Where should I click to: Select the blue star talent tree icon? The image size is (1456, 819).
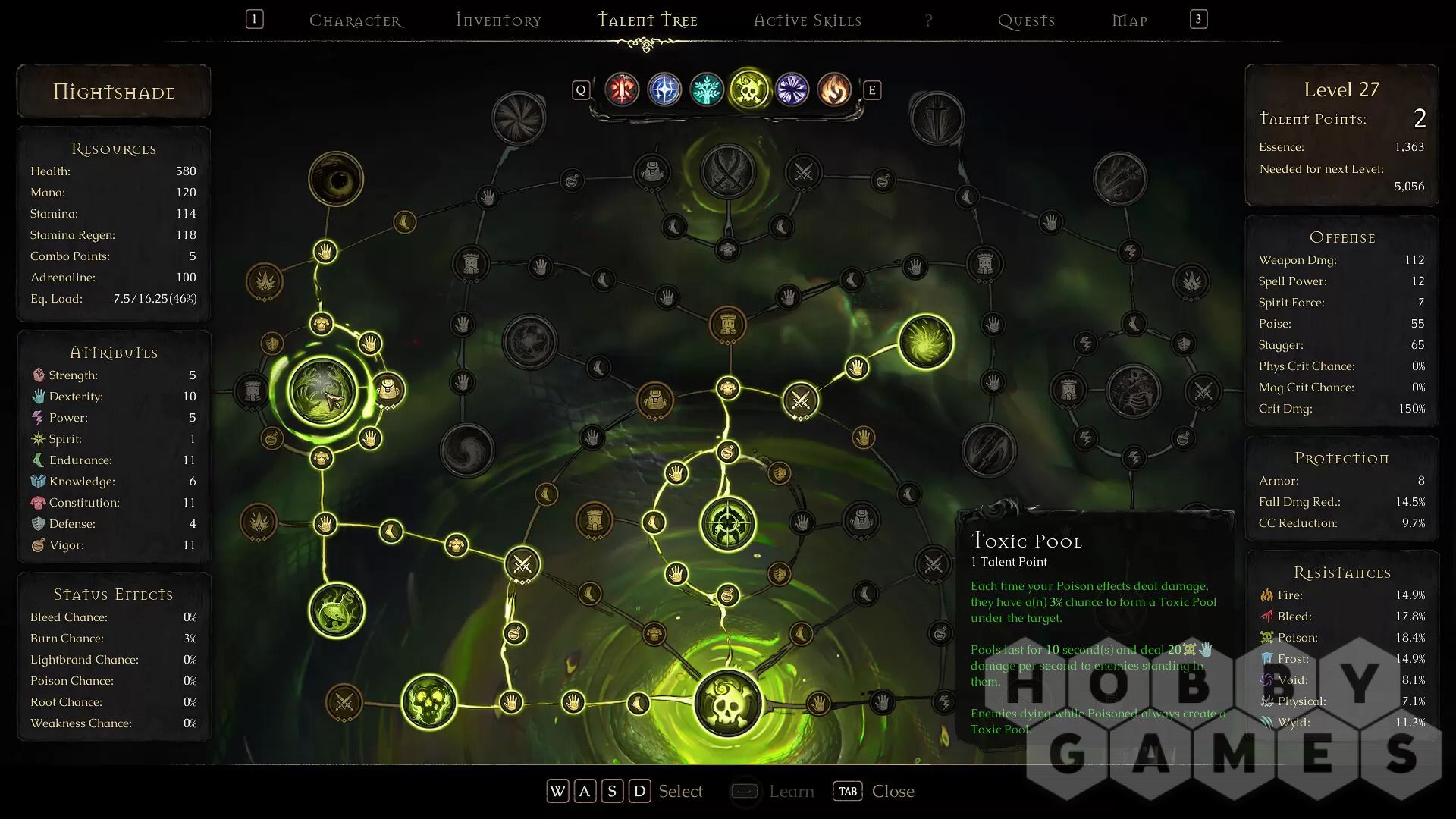coord(664,90)
